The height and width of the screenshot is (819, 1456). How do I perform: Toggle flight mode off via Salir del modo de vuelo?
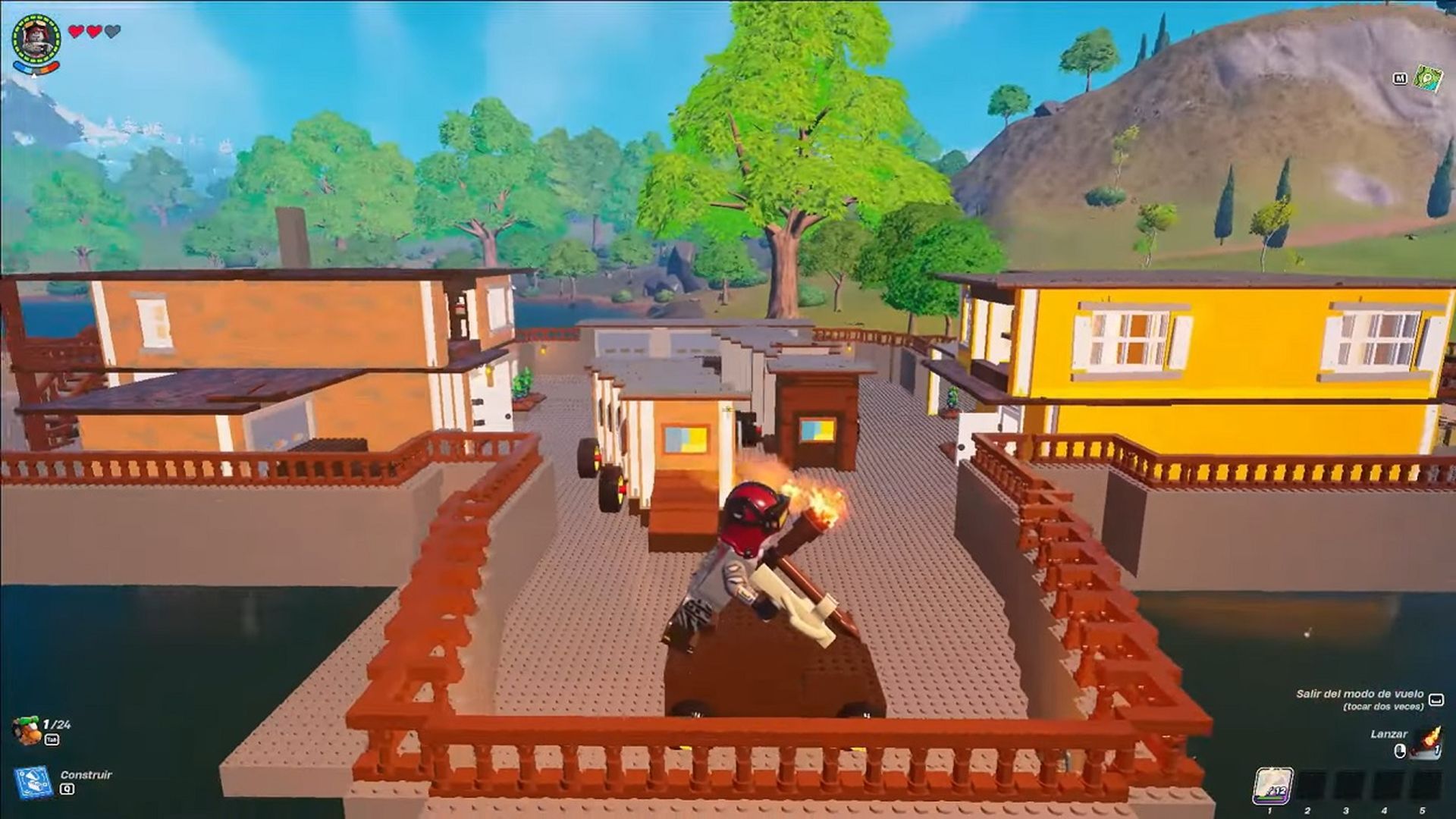[1360, 695]
